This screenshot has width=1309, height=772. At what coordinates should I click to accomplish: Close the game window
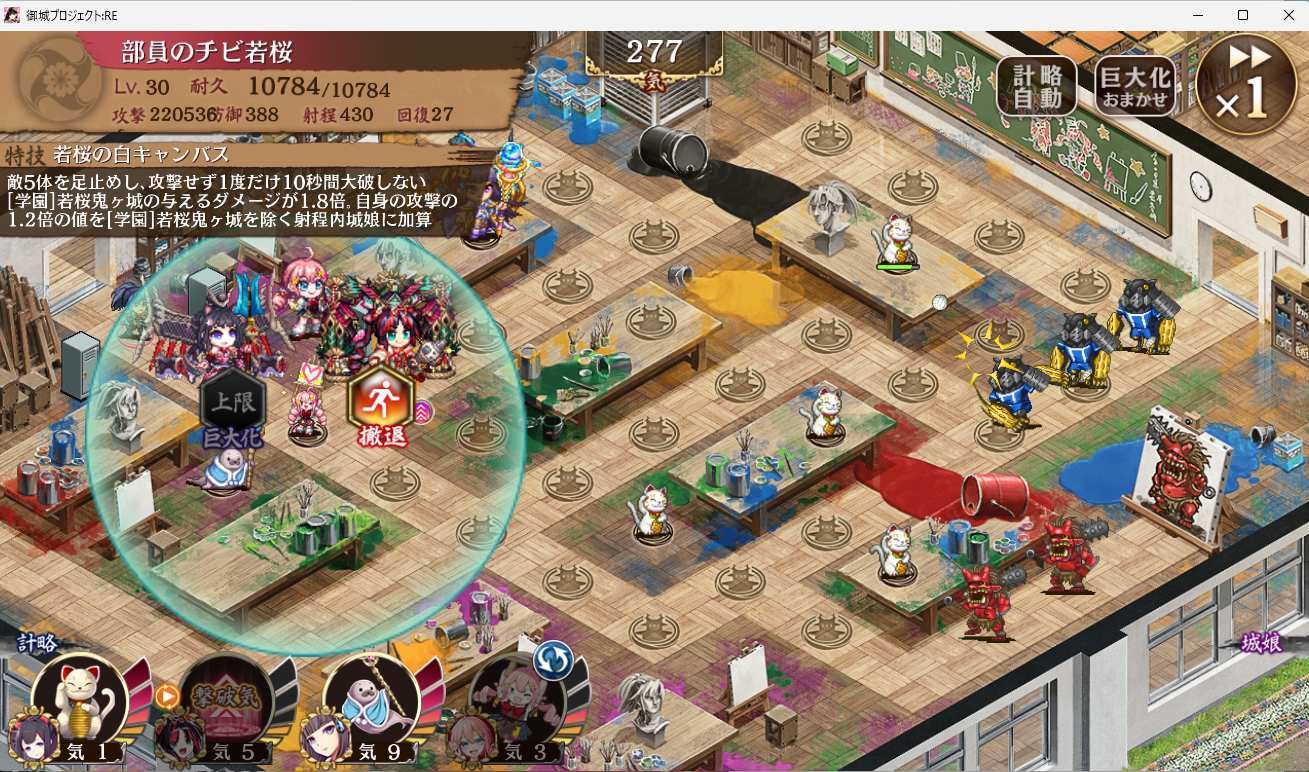point(1288,15)
